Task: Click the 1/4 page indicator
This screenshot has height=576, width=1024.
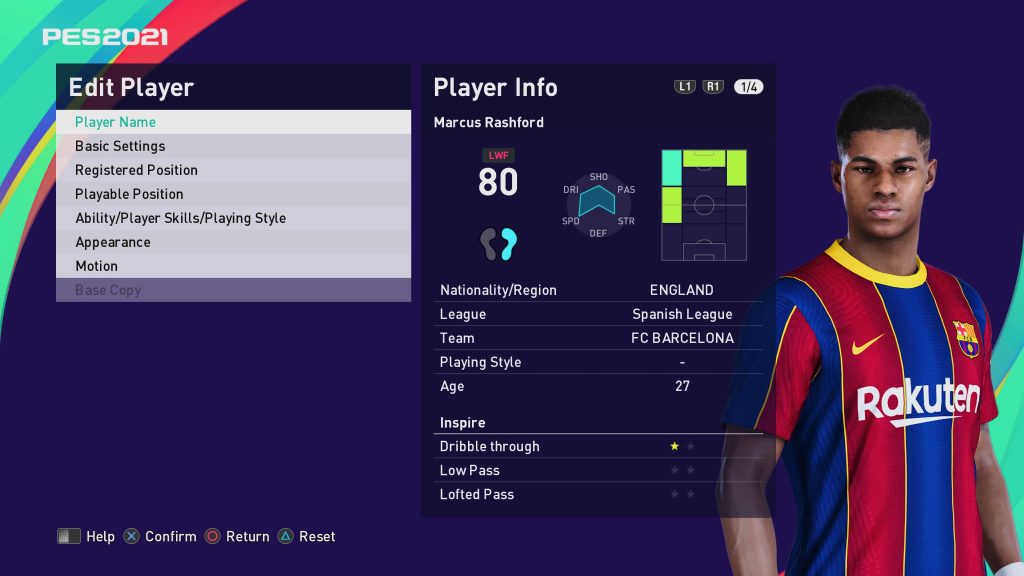Action: (x=748, y=87)
